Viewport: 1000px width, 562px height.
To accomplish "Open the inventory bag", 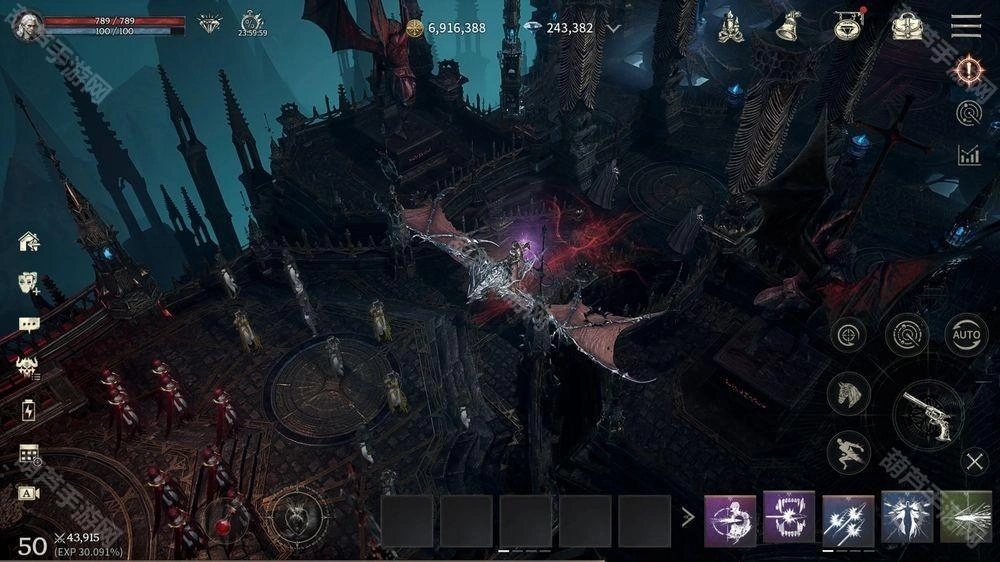I will point(907,27).
